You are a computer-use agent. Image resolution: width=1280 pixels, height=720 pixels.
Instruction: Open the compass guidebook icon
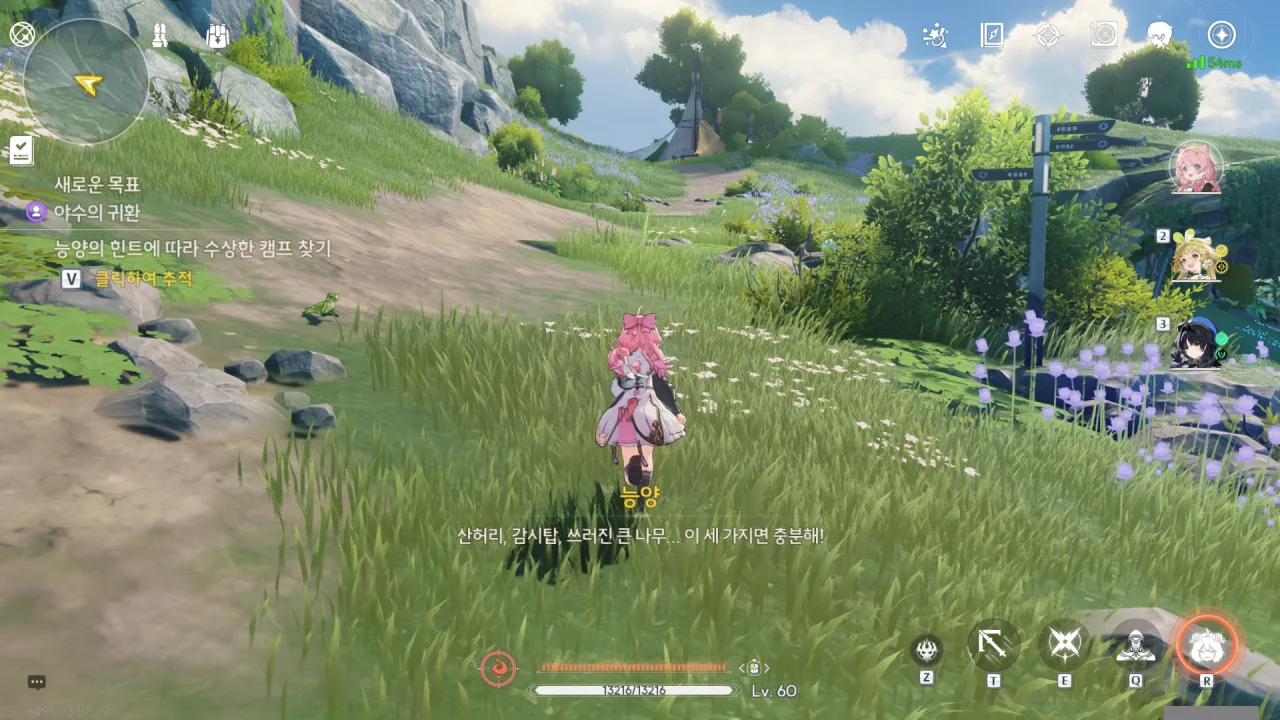(x=991, y=36)
